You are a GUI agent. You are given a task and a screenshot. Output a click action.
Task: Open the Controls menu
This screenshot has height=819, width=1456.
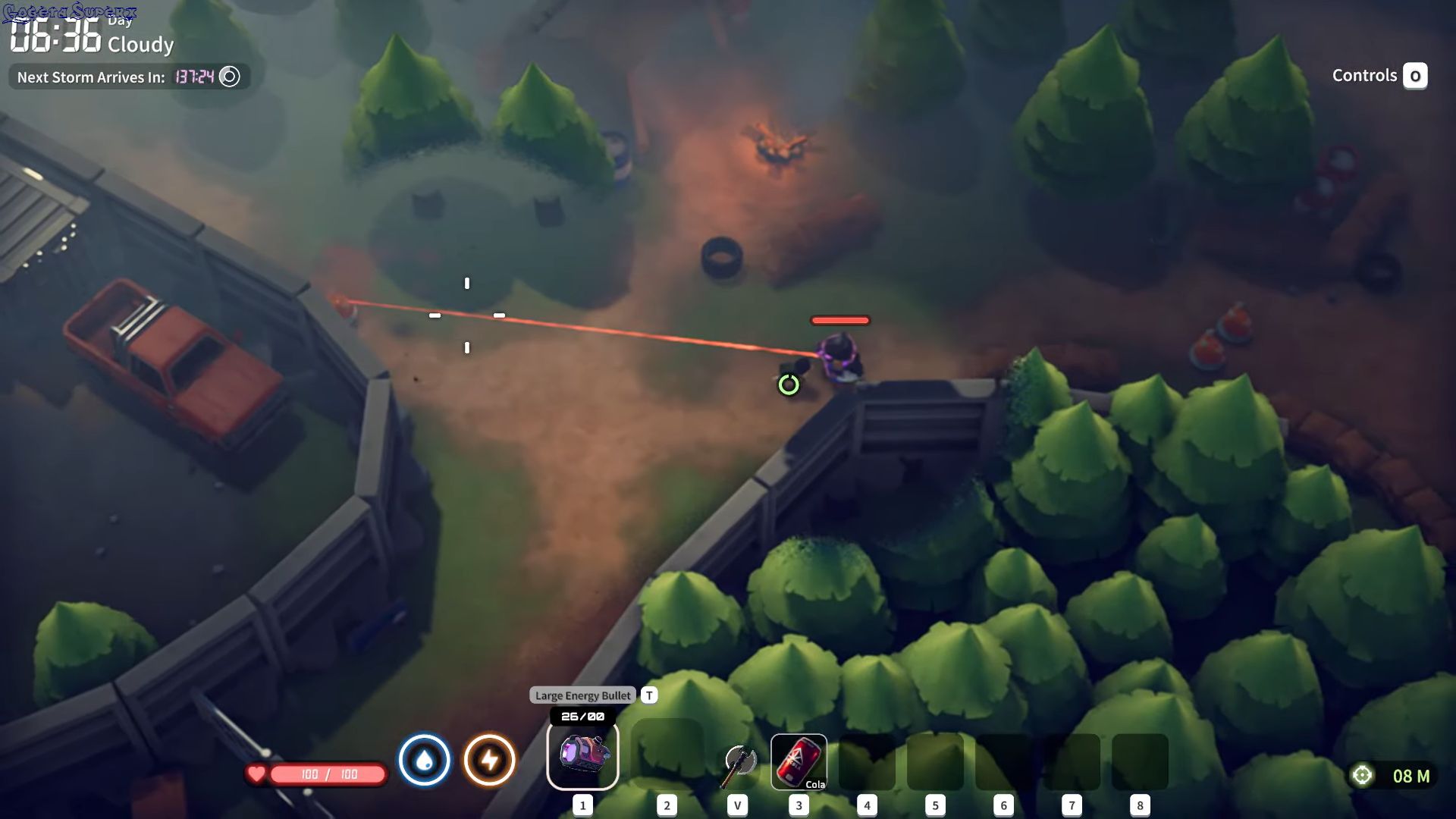1365,76
